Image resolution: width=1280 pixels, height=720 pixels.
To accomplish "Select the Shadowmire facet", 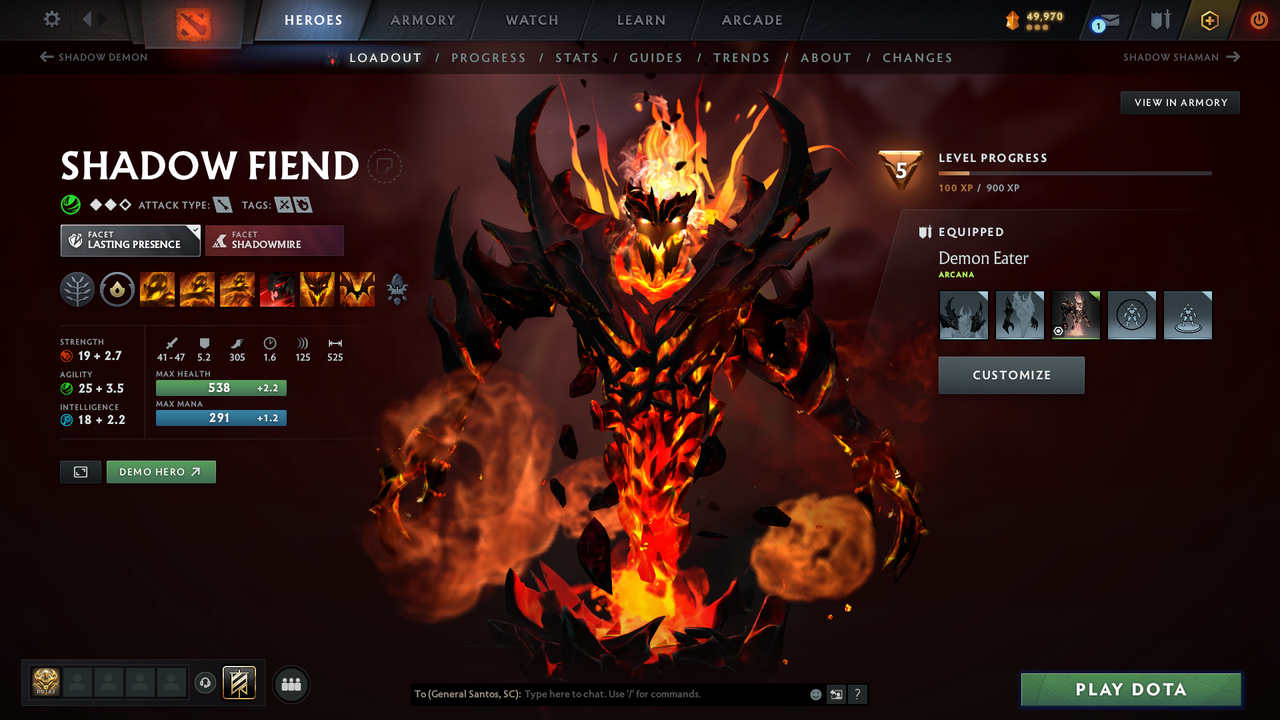I will click(274, 240).
